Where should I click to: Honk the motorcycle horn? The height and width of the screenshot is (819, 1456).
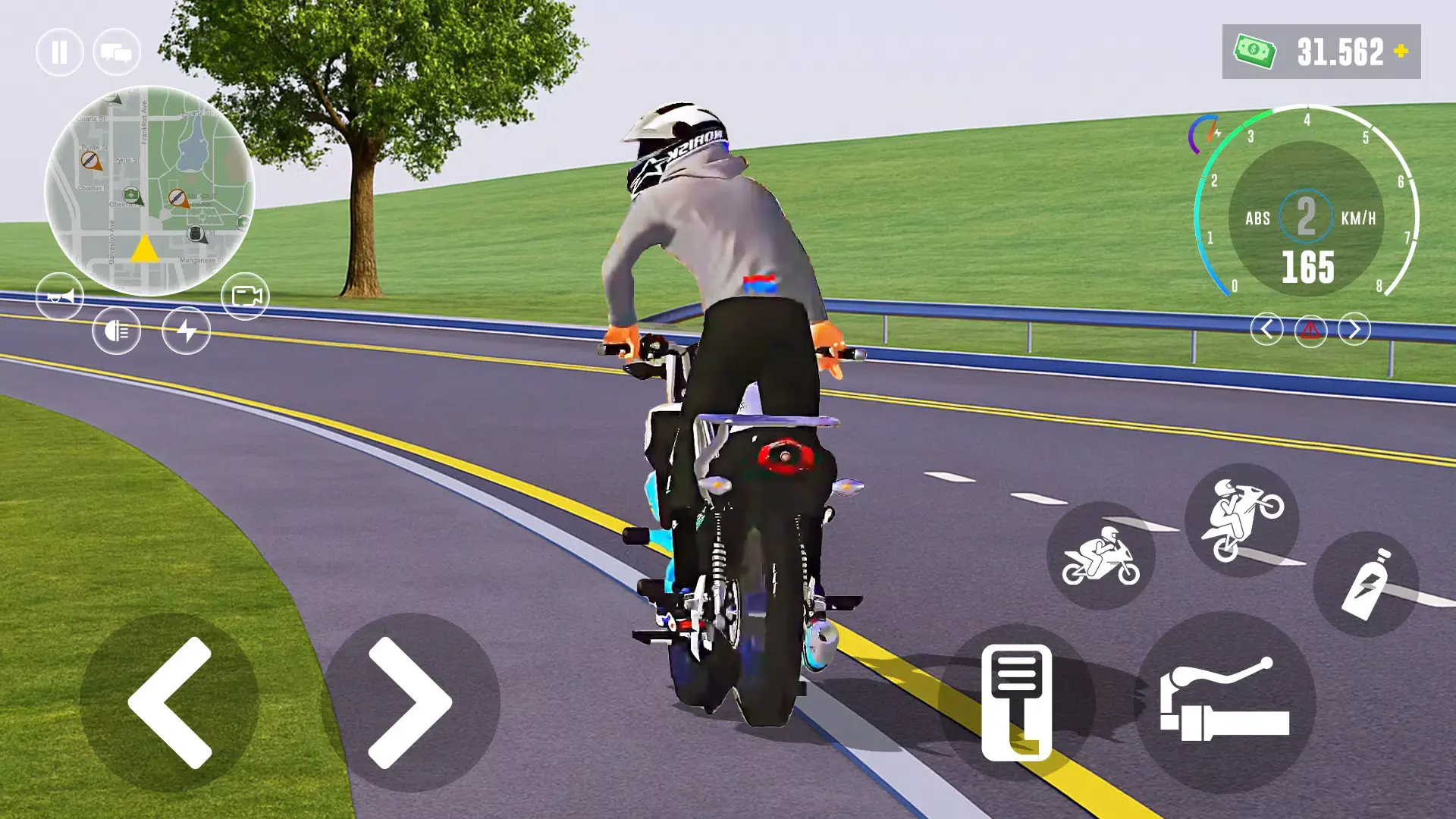coord(61,296)
